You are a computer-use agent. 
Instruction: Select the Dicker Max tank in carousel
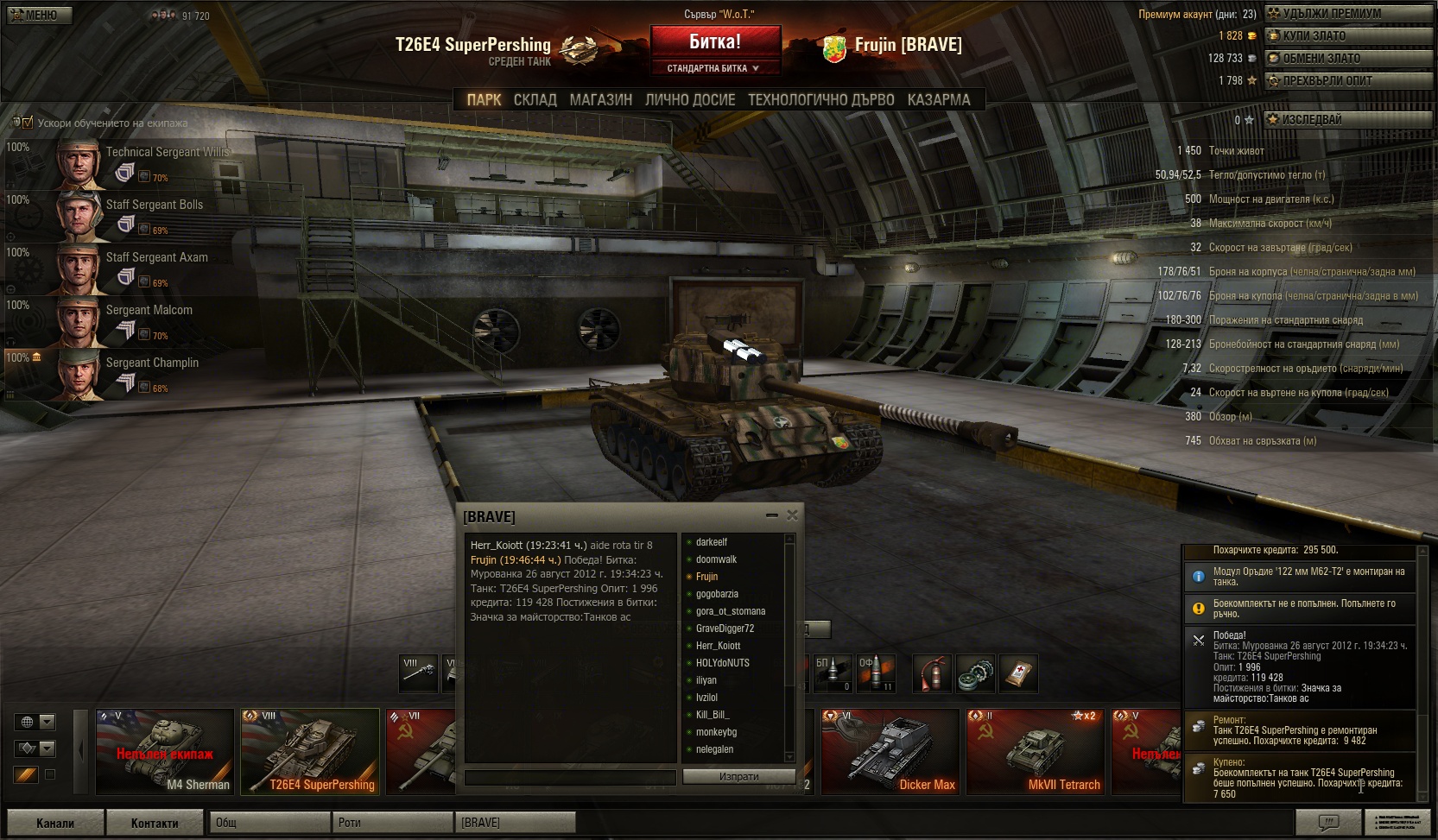tap(890, 751)
